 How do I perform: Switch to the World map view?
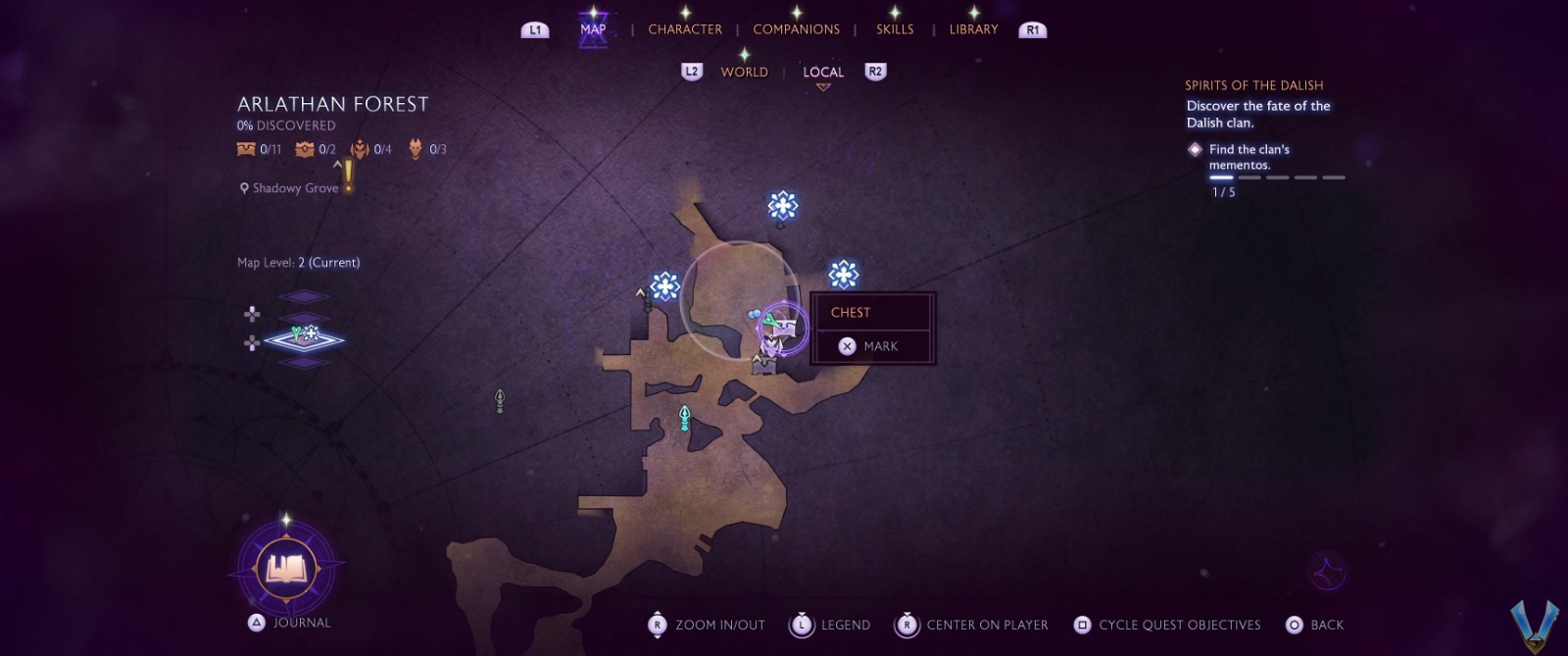(744, 72)
